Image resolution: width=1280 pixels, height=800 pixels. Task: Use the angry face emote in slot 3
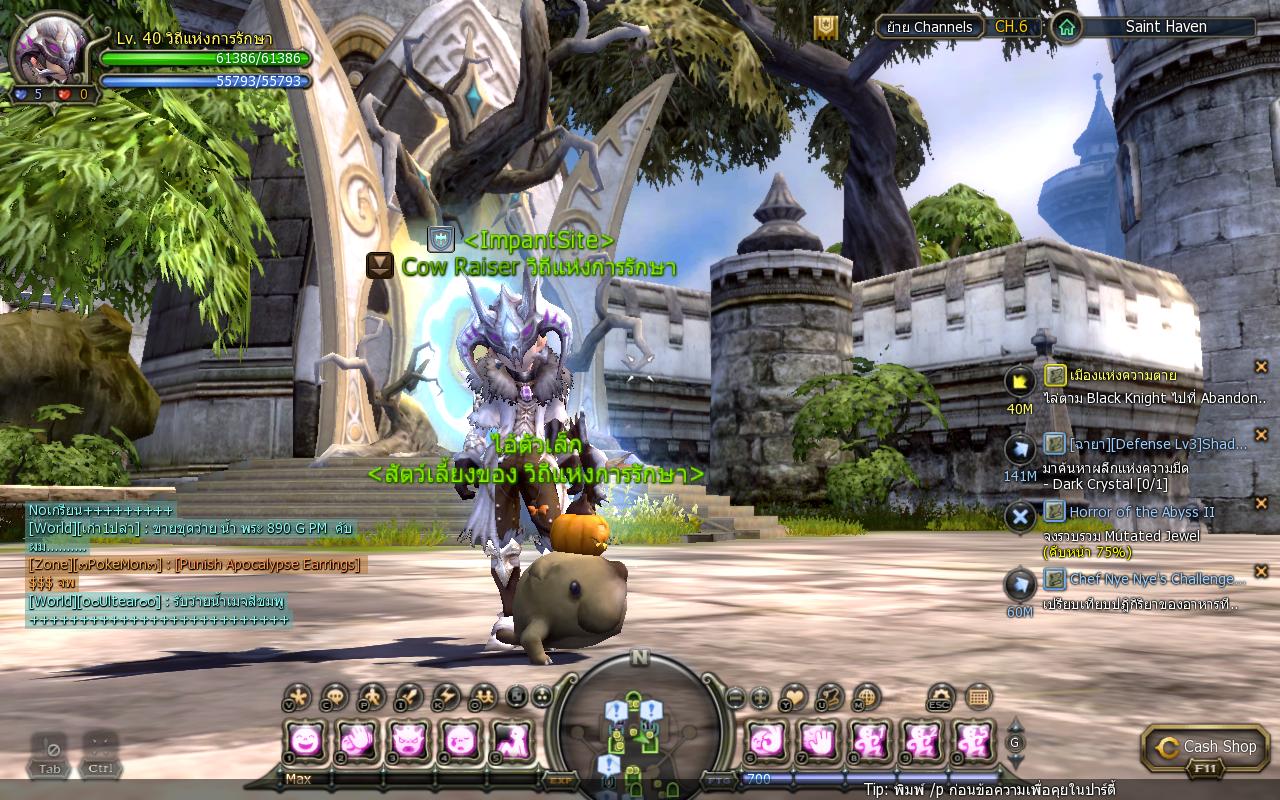(408, 741)
